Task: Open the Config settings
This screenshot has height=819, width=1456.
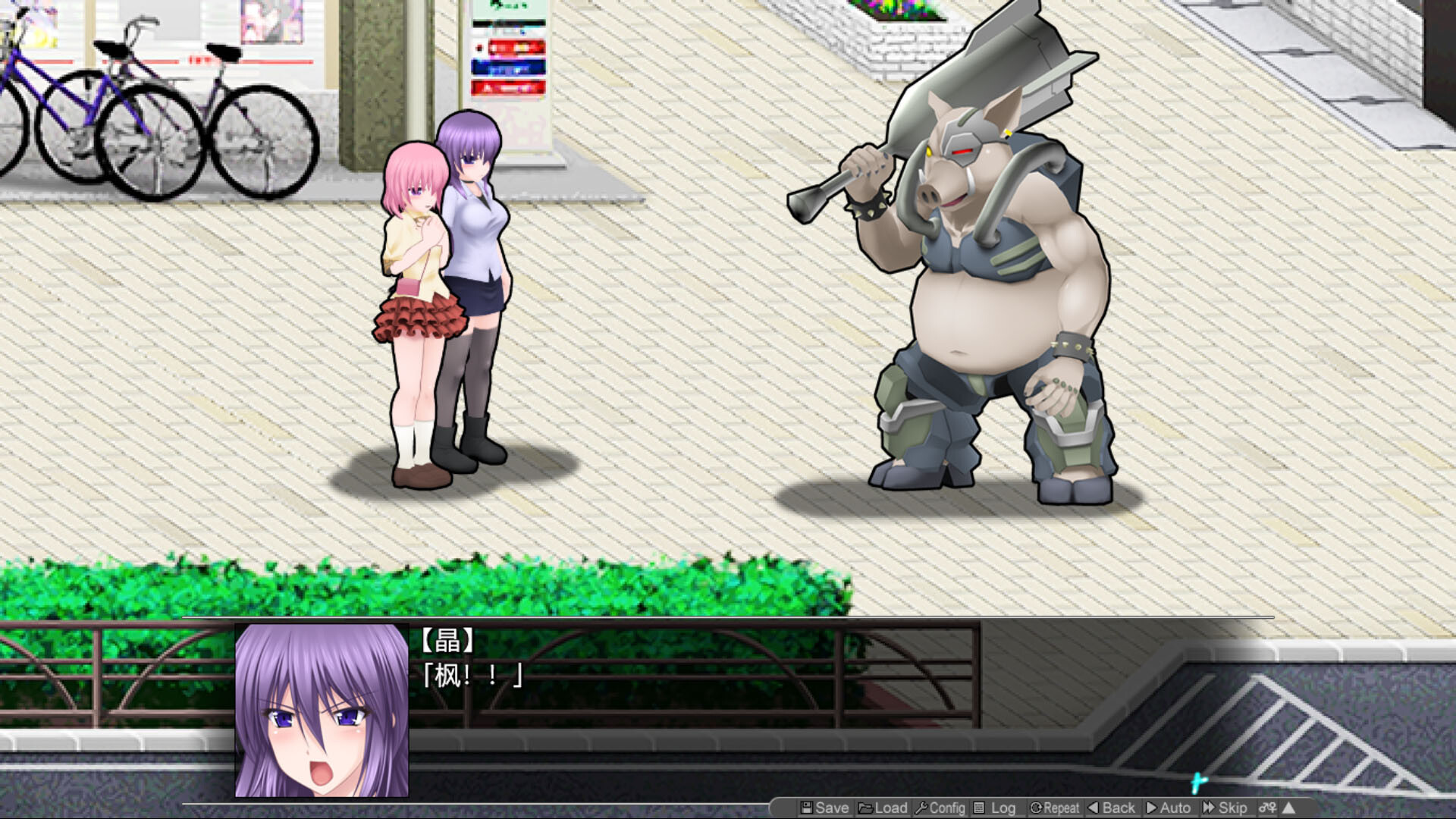Action: click(940, 808)
